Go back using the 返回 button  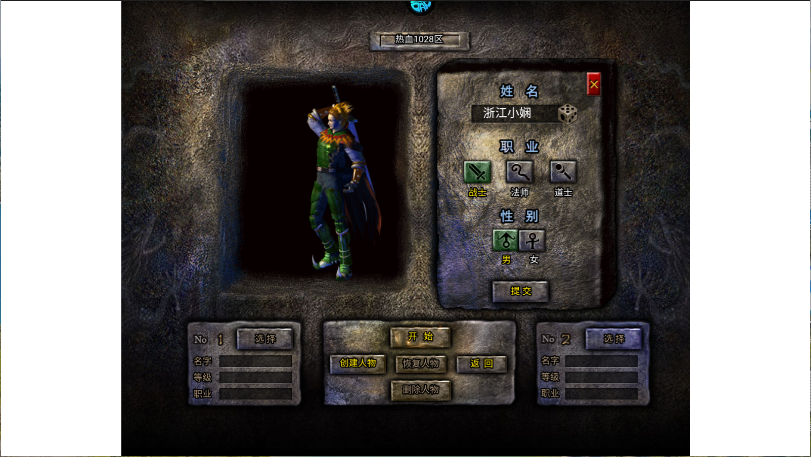pyautogui.click(x=481, y=363)
